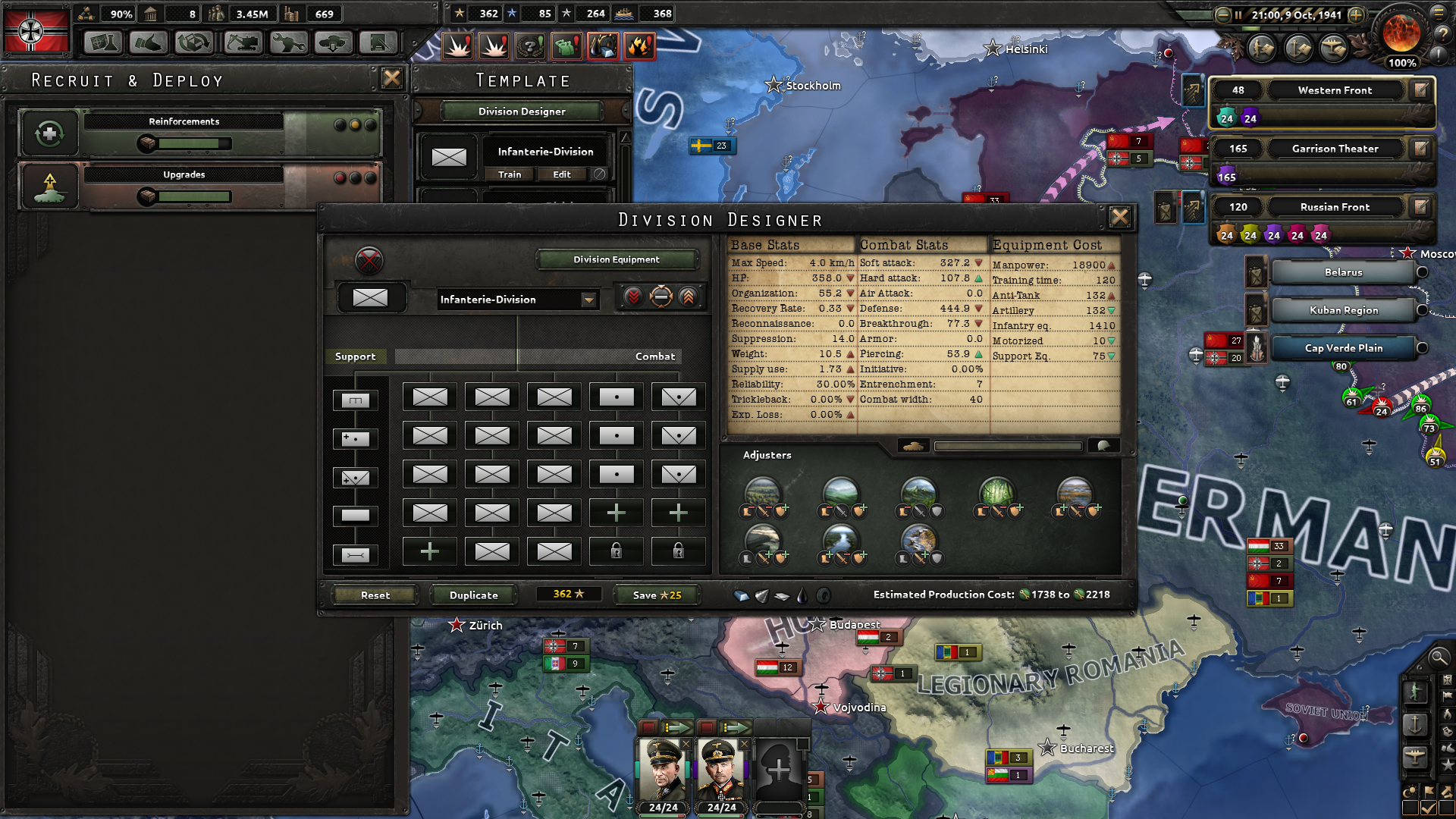
Task: Click the fuel shortage alert icon
Action: pyautogui.click(x=604, y=45)
